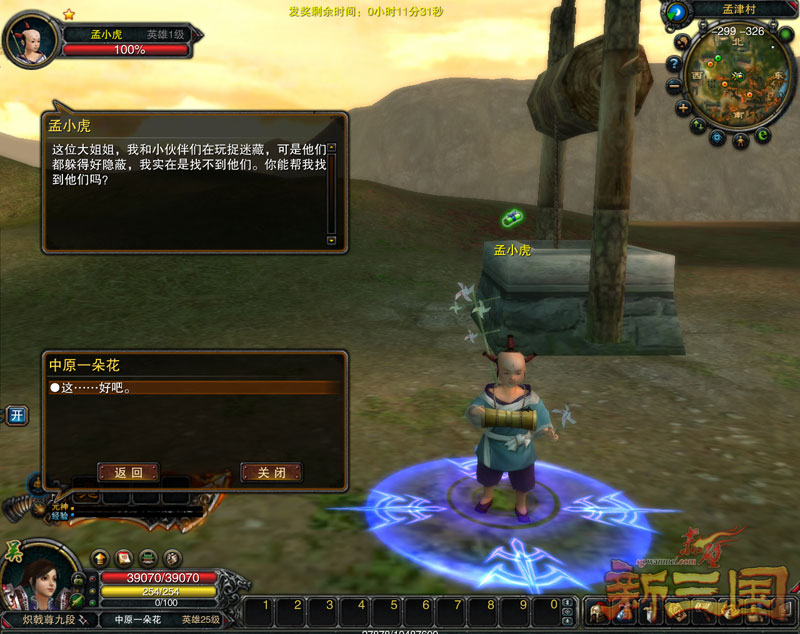This screenshot has width=800, height=634.
Task: Select the 孟小虎 target portrait
Action: 30,40
